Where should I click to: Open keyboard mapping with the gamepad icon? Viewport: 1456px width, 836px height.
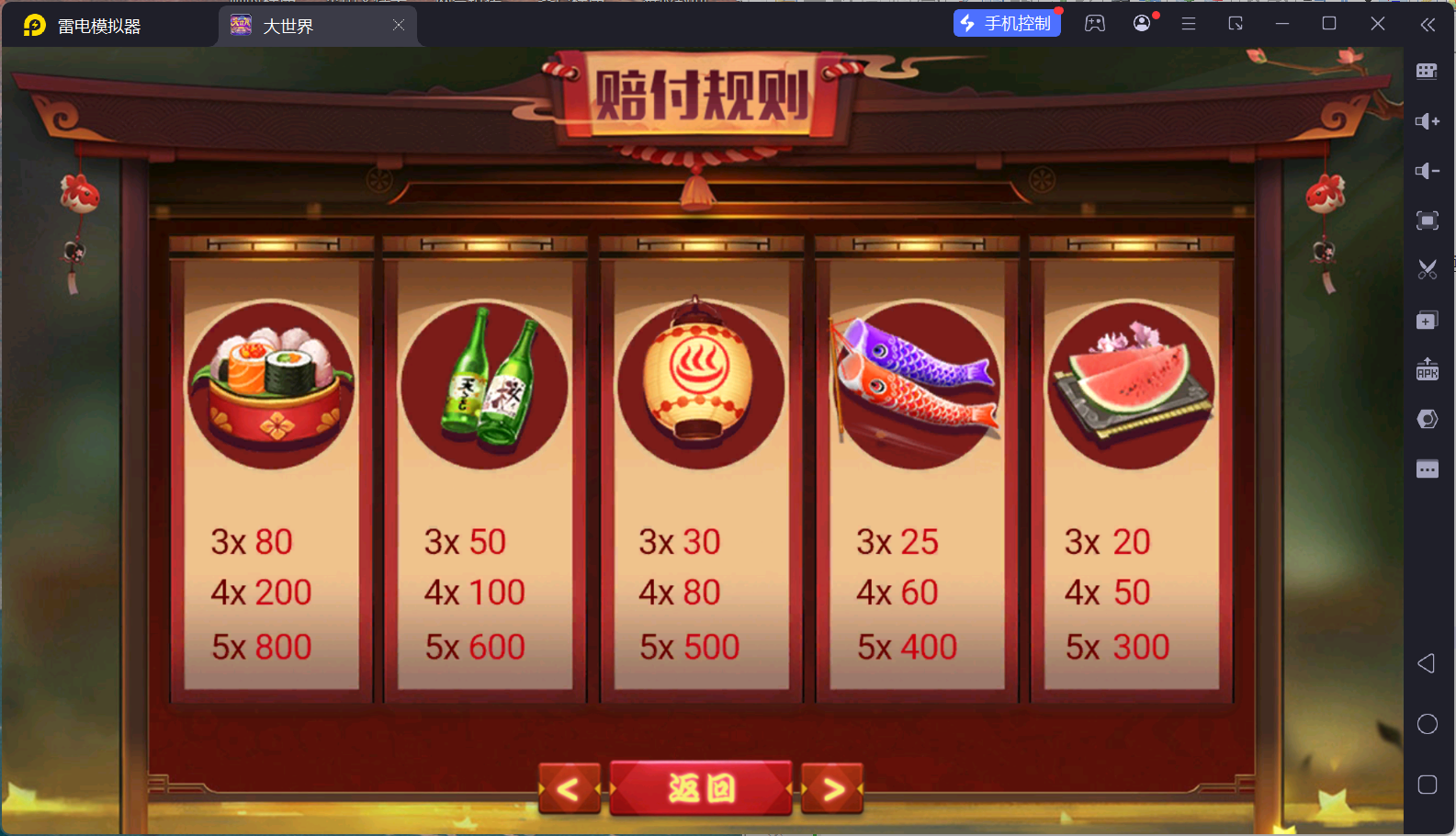point(1094,23)
